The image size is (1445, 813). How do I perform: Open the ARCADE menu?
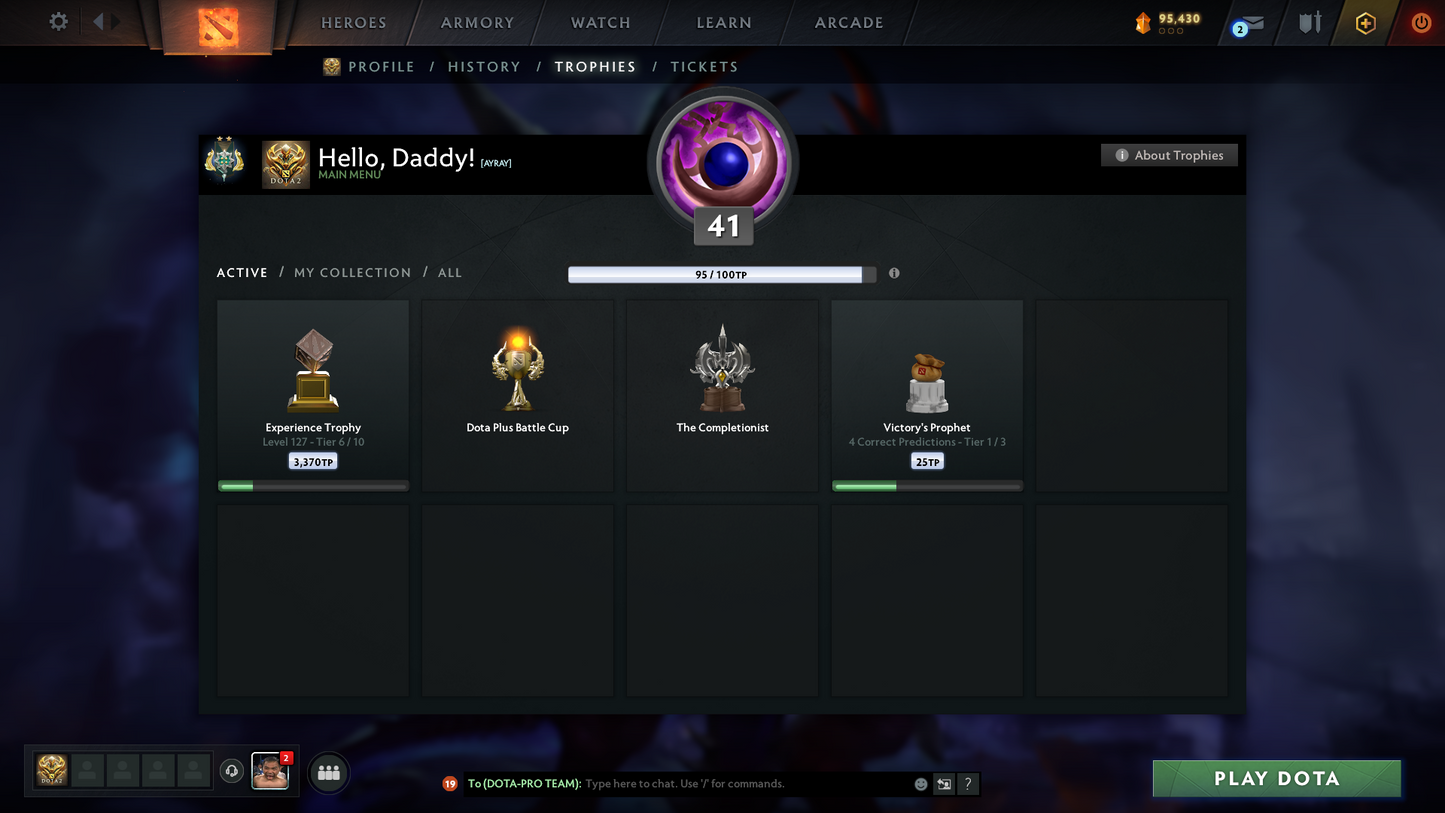pos(848,22)
